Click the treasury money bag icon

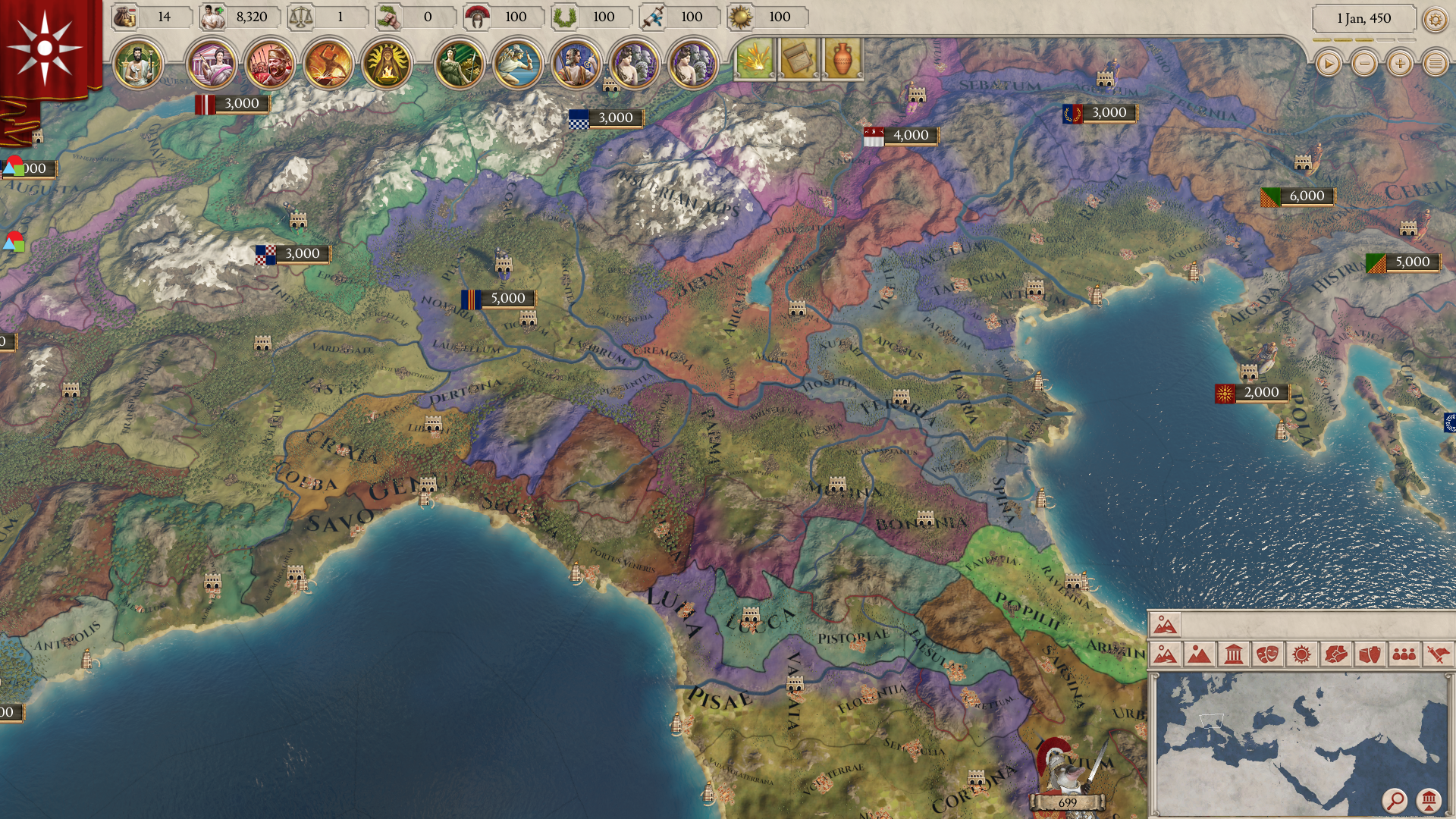pos(125,17)
